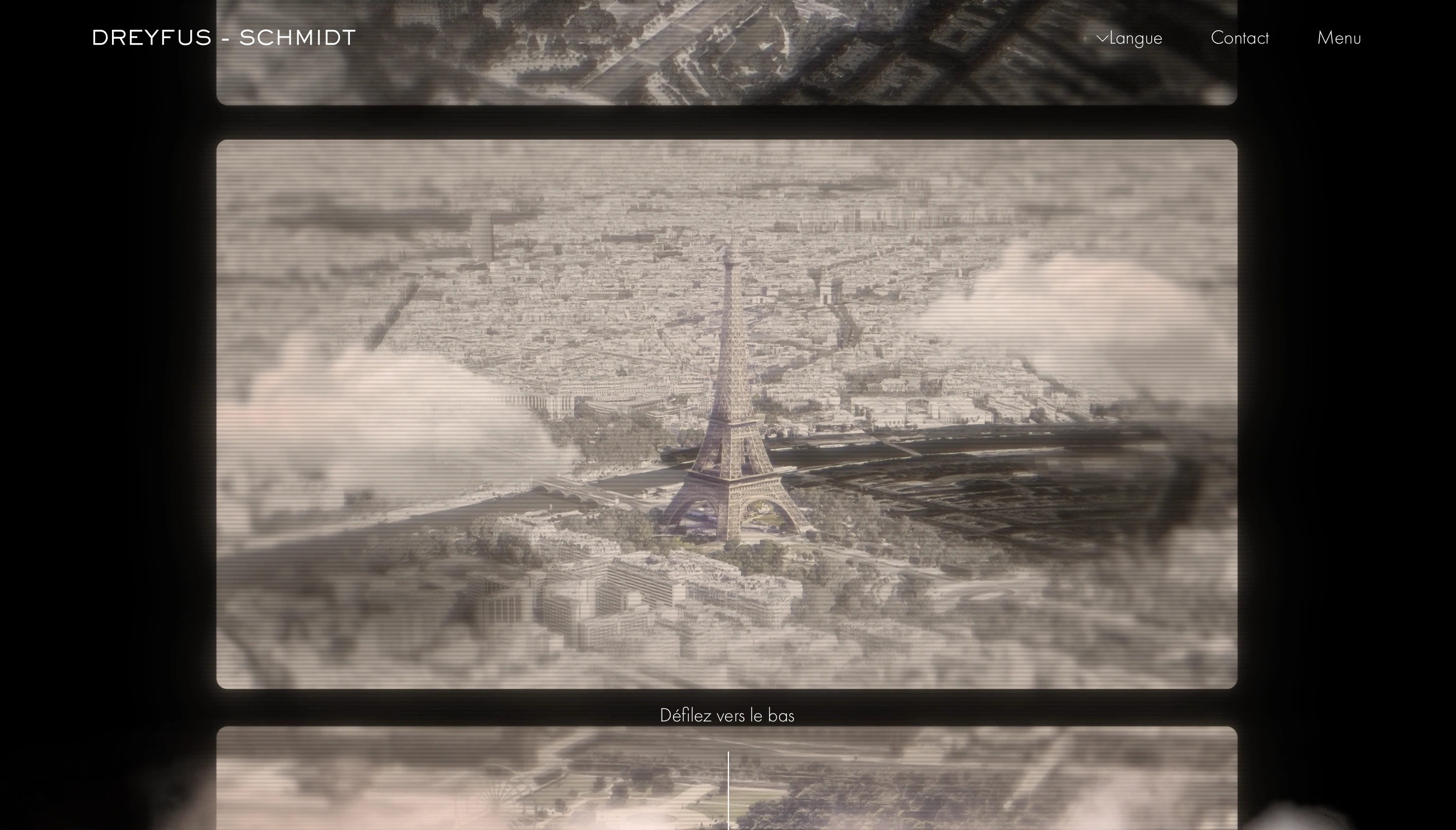
Task: Click the Menu item at far right
Action: [x=1339, y=38]
